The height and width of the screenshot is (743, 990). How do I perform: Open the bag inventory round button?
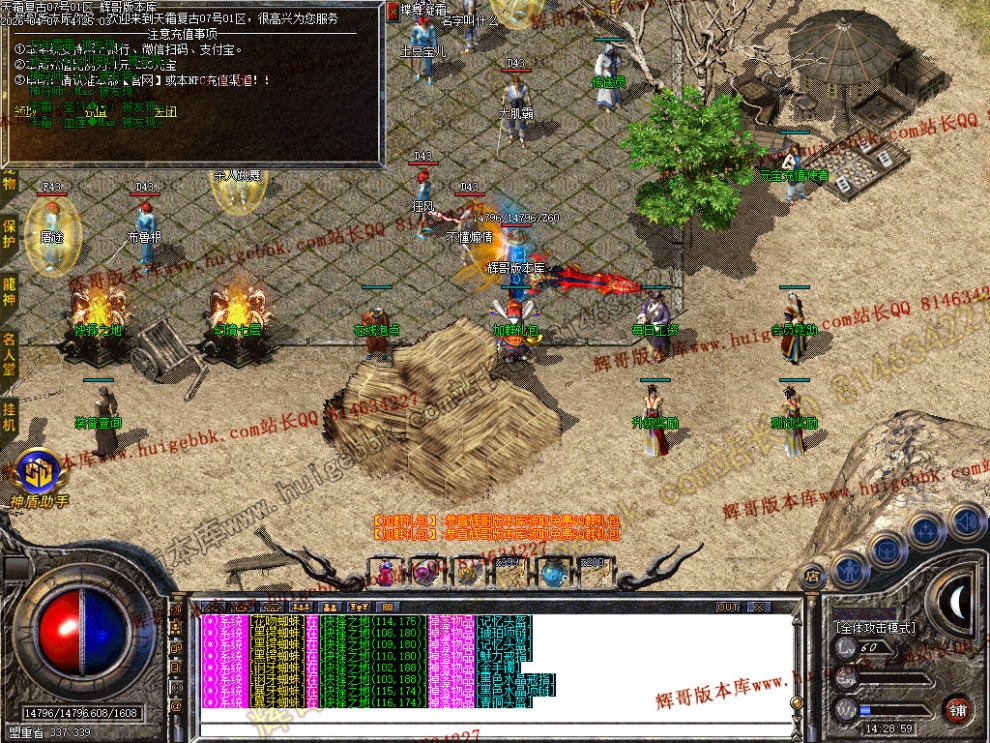[886, 549]
